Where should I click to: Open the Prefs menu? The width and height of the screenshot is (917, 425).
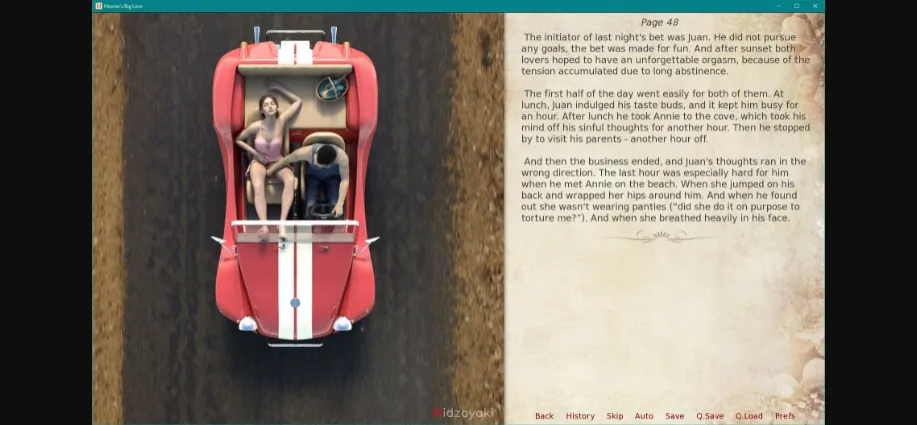point(785,416)
